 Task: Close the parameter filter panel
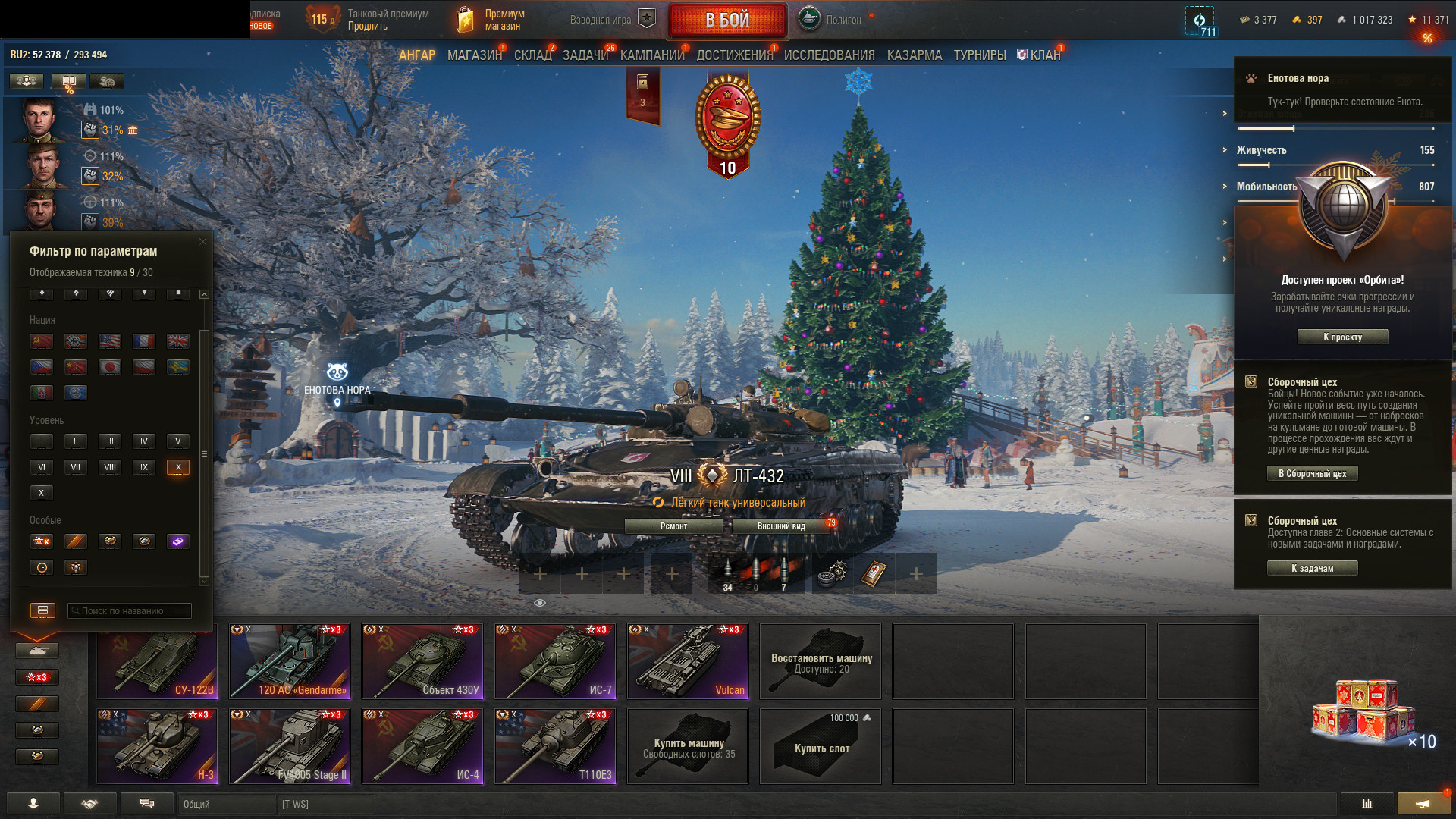pos(202,242)
